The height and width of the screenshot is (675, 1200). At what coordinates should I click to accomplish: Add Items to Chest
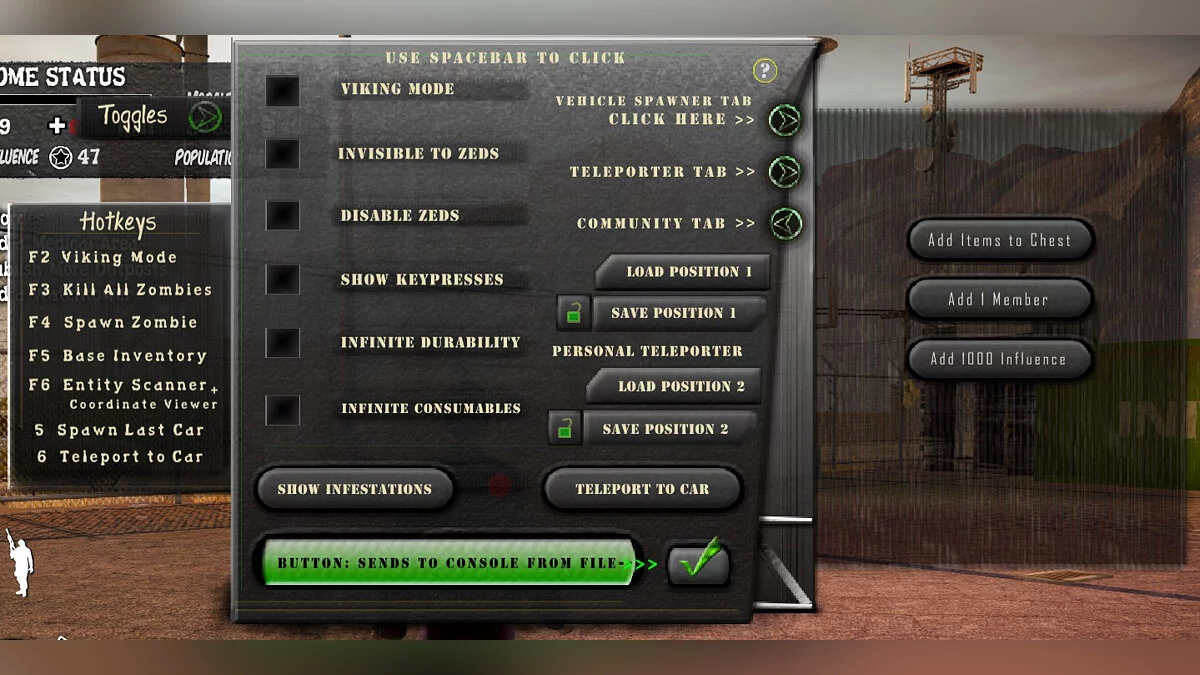pos(999,240)
